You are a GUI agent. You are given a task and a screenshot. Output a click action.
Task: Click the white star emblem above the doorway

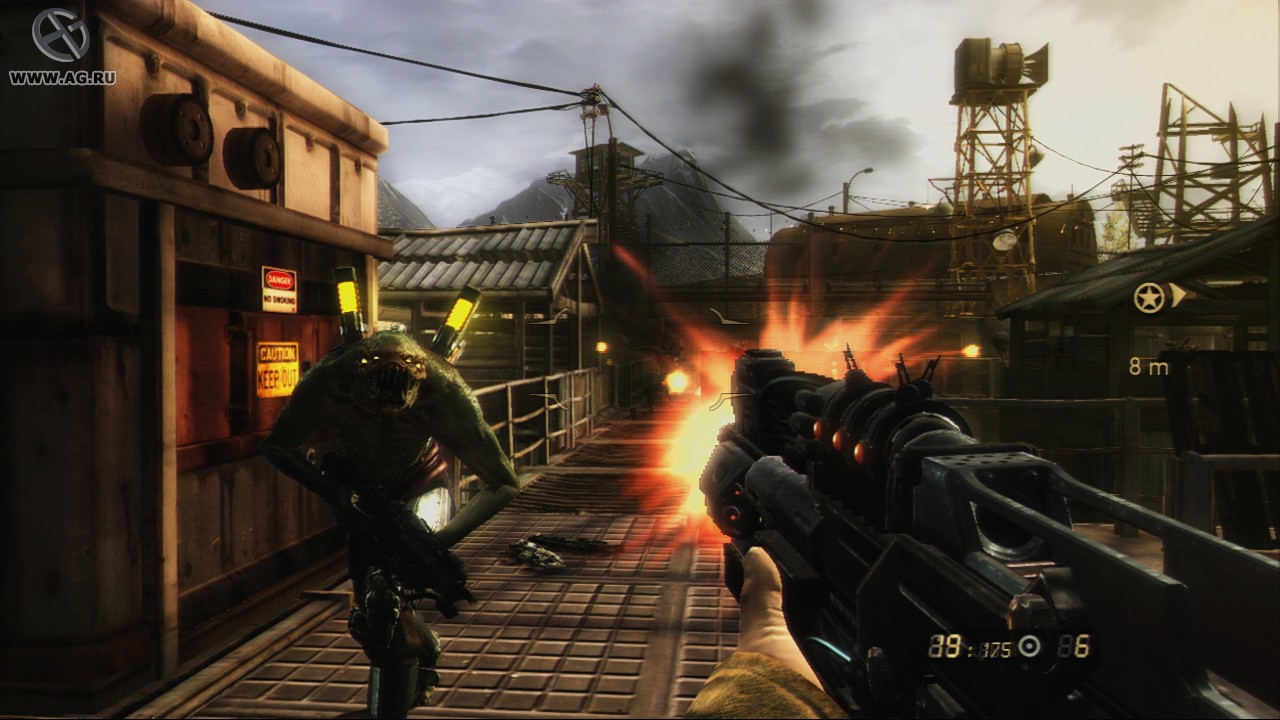(x=1152, y=297)
